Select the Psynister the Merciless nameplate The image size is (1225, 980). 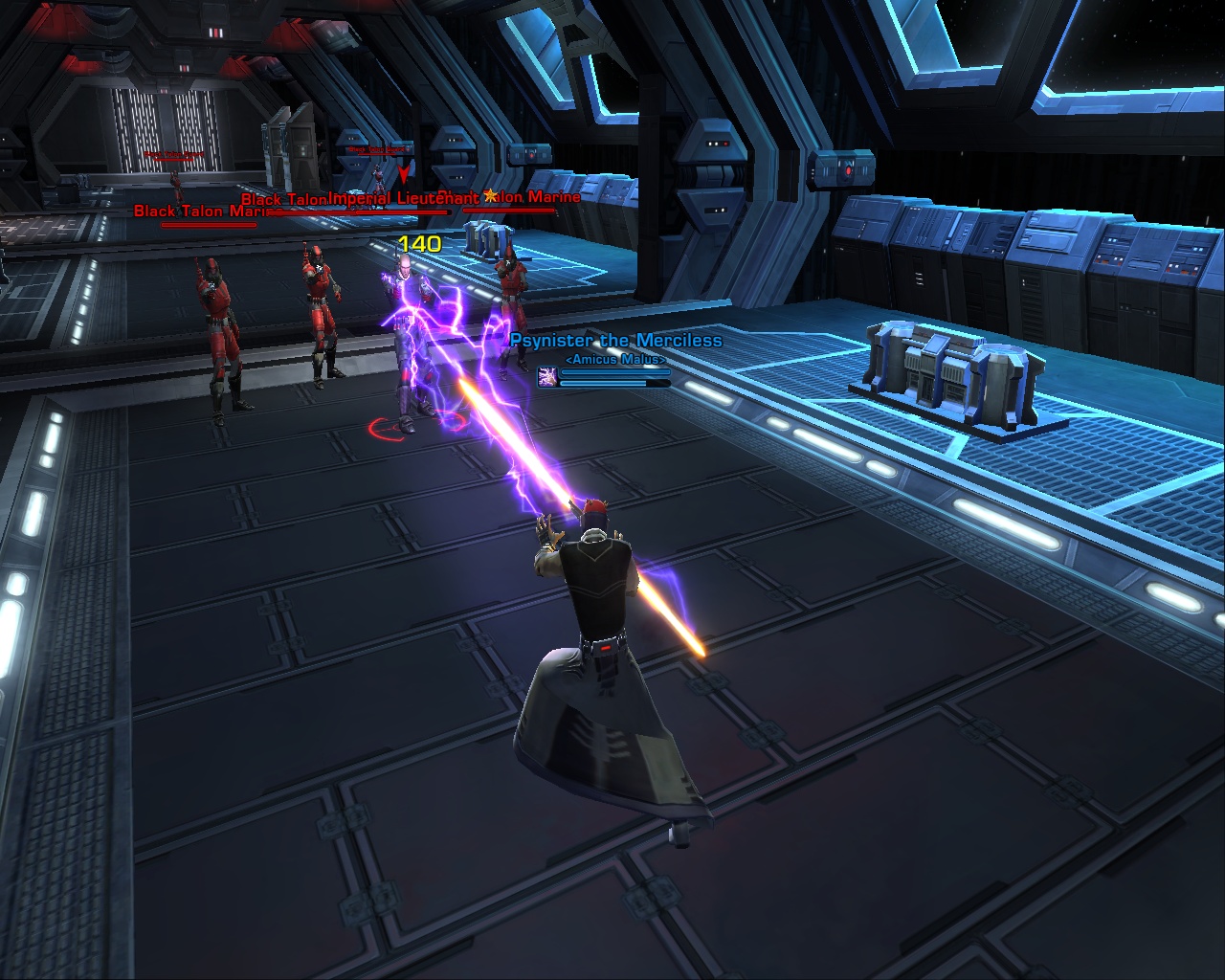[x=615, y=341]
